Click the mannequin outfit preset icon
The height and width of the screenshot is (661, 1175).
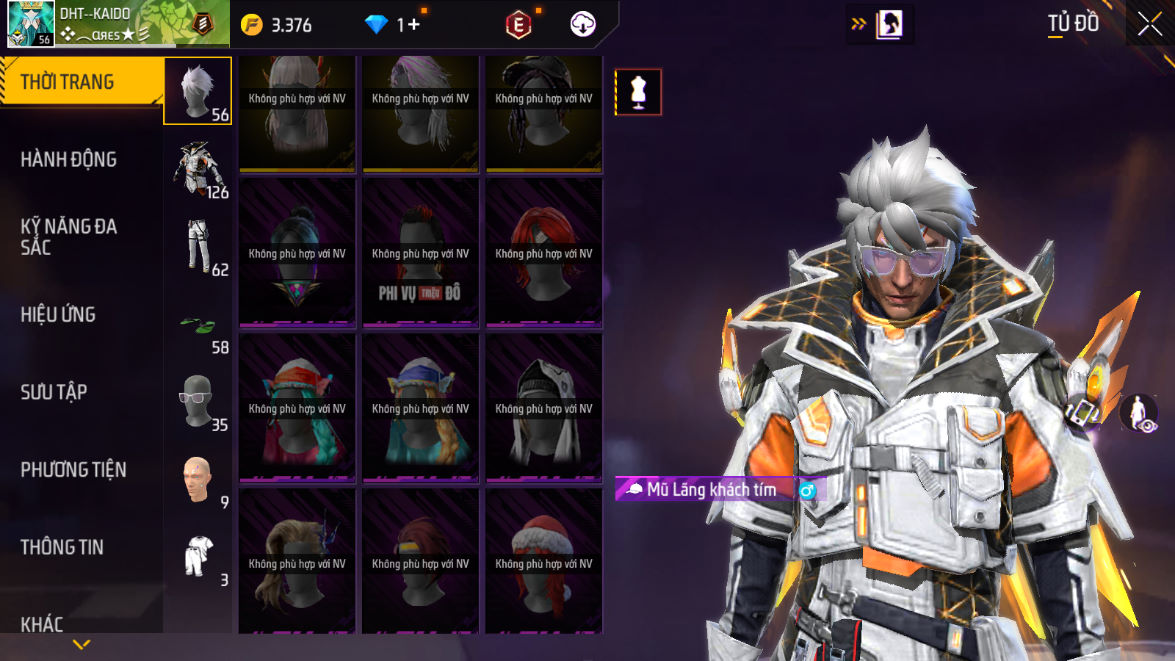pos(638,92)
